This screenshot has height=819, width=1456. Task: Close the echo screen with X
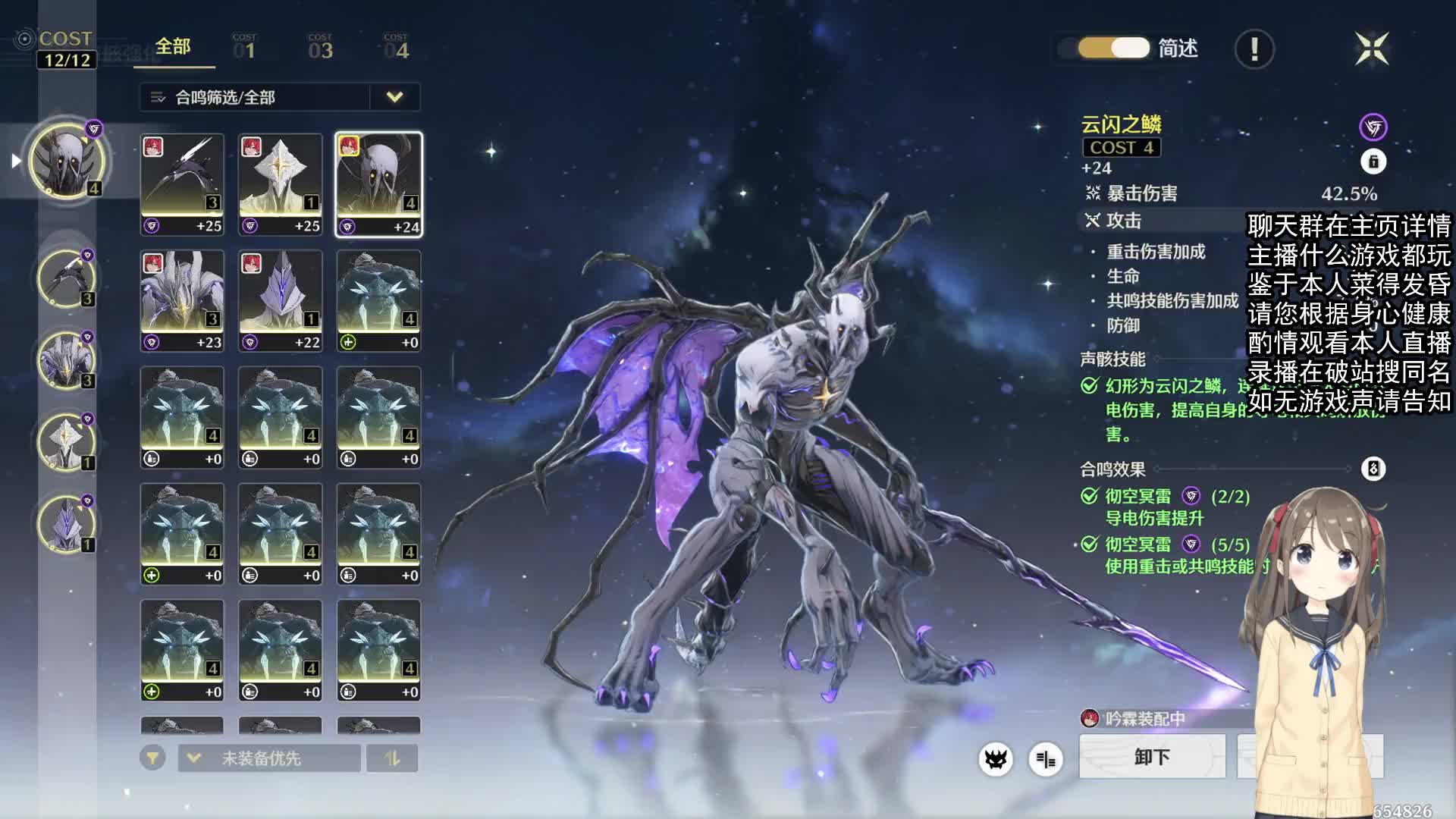click(1372, 49)
